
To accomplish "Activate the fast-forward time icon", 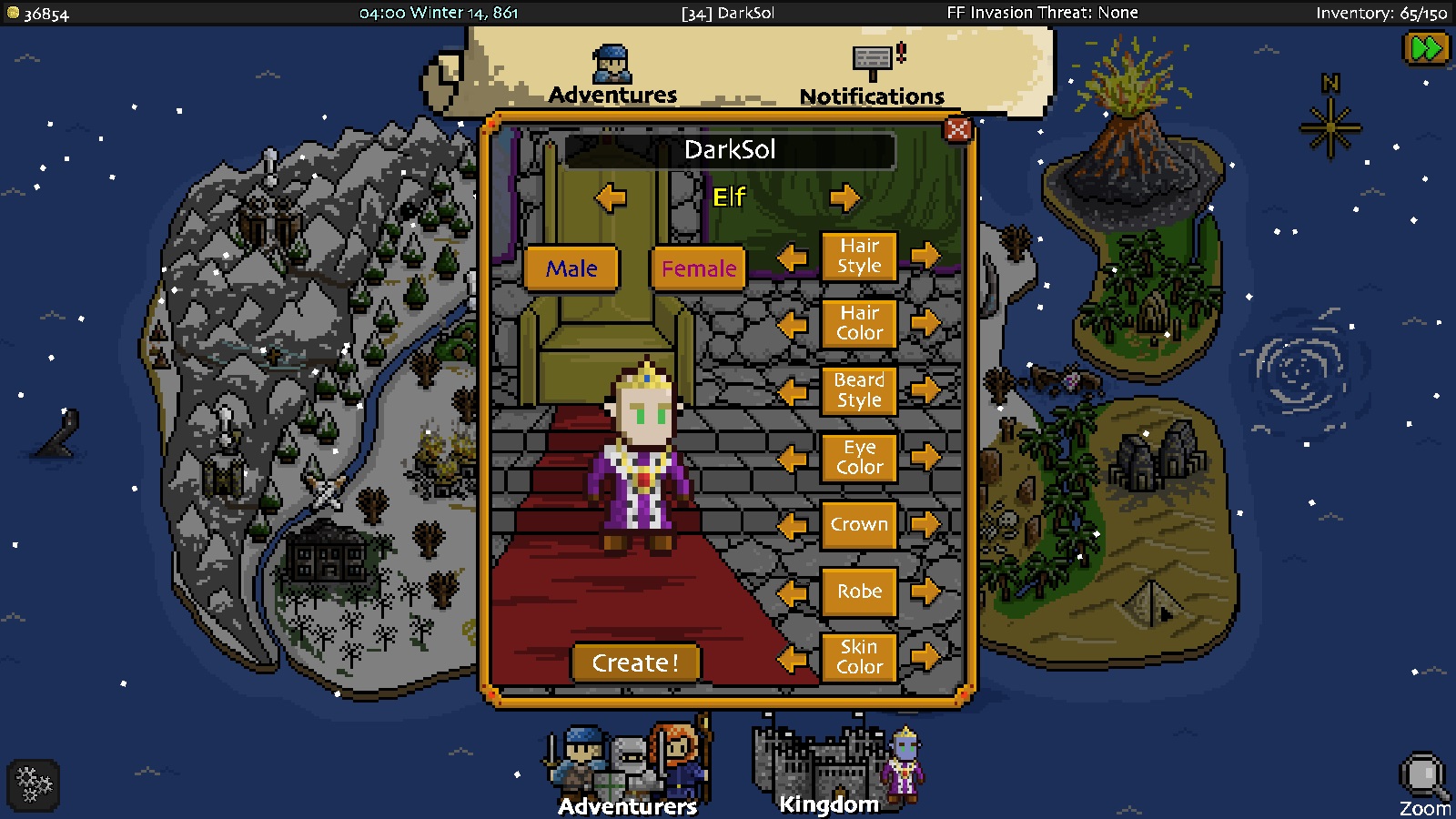I will (1427, 46).
